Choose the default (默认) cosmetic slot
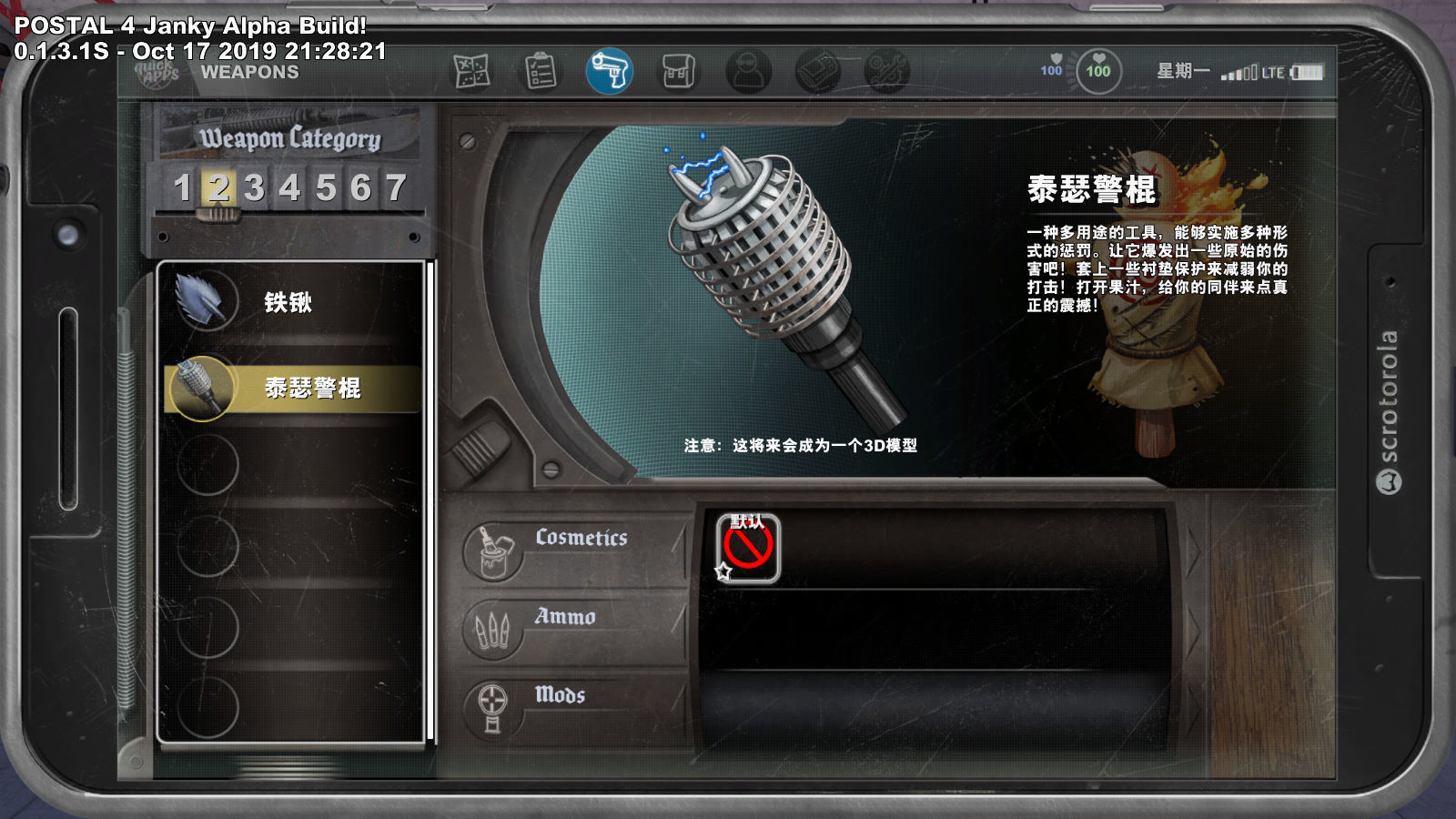The height and width of the screenshot is (819, 1456). click(x=748, y=548)
